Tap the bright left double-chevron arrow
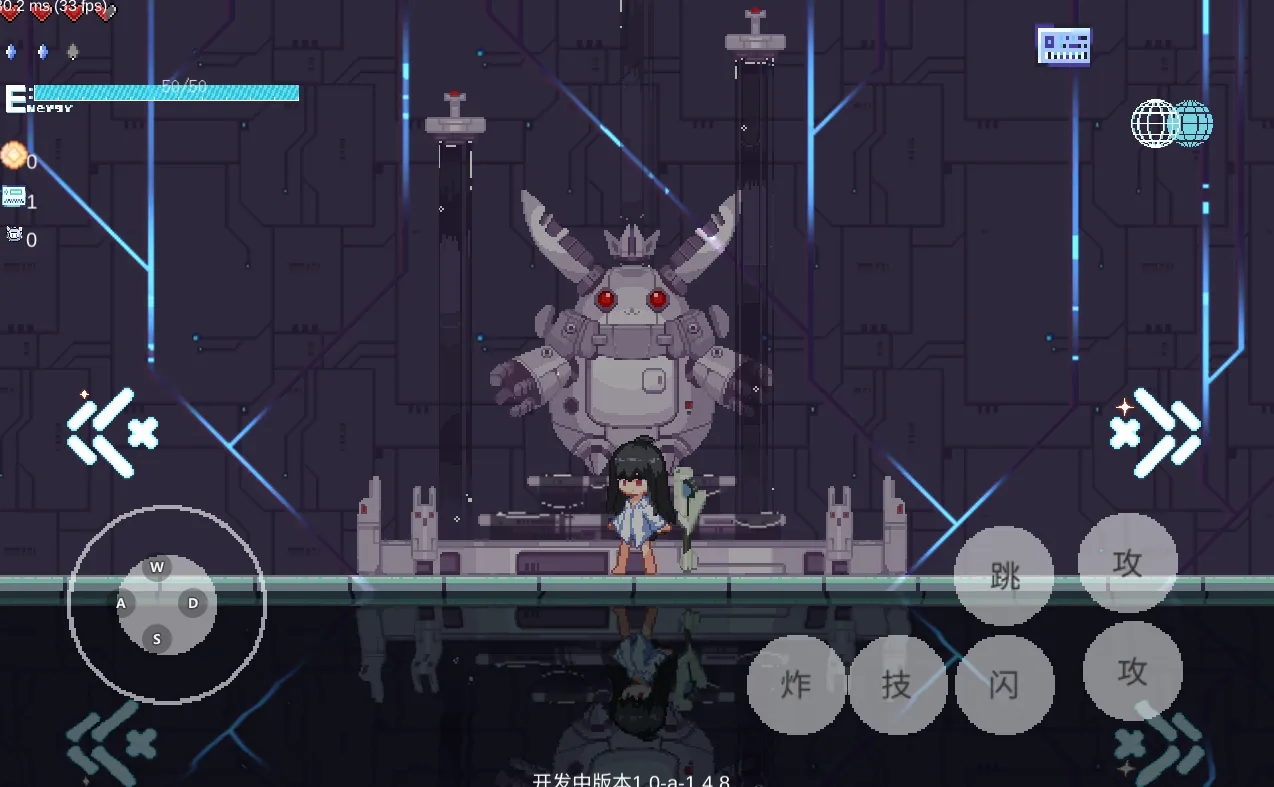1274x787 pixels. [x=112, y=432]
